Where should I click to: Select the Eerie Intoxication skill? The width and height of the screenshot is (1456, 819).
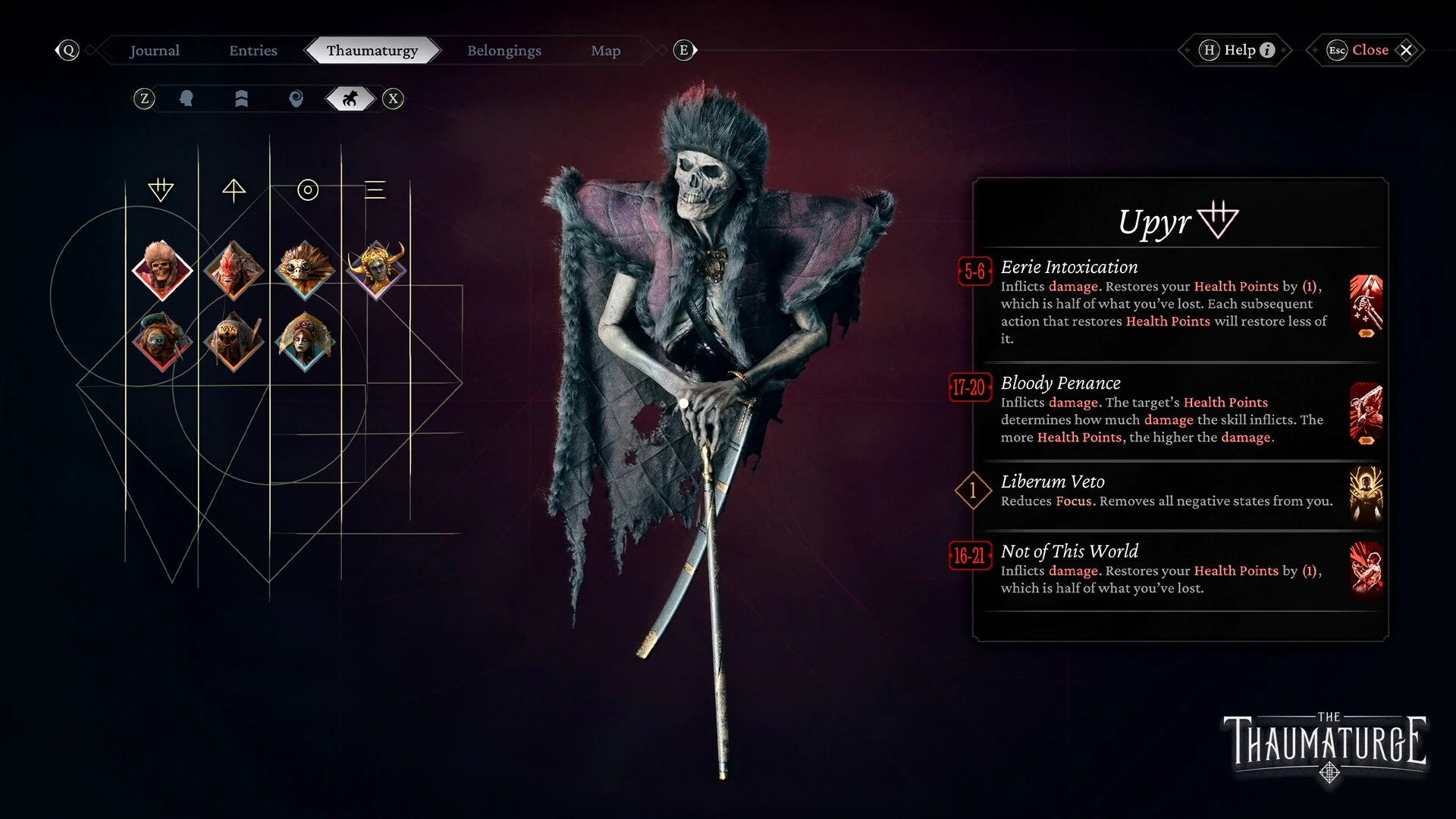pos(1164,302)
